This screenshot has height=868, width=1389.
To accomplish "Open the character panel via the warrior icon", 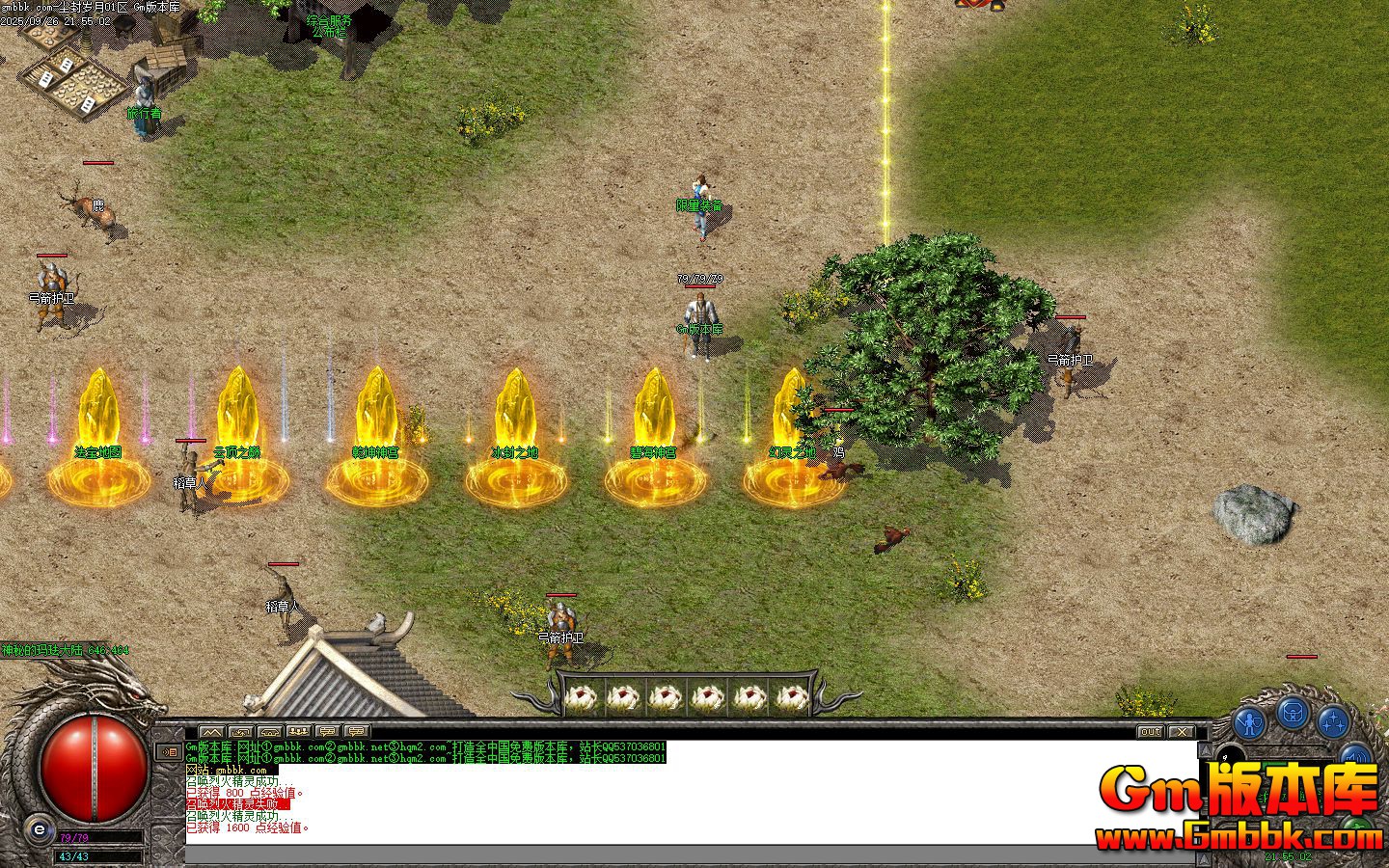I will pyautogui.click(x=1249, y=721).
